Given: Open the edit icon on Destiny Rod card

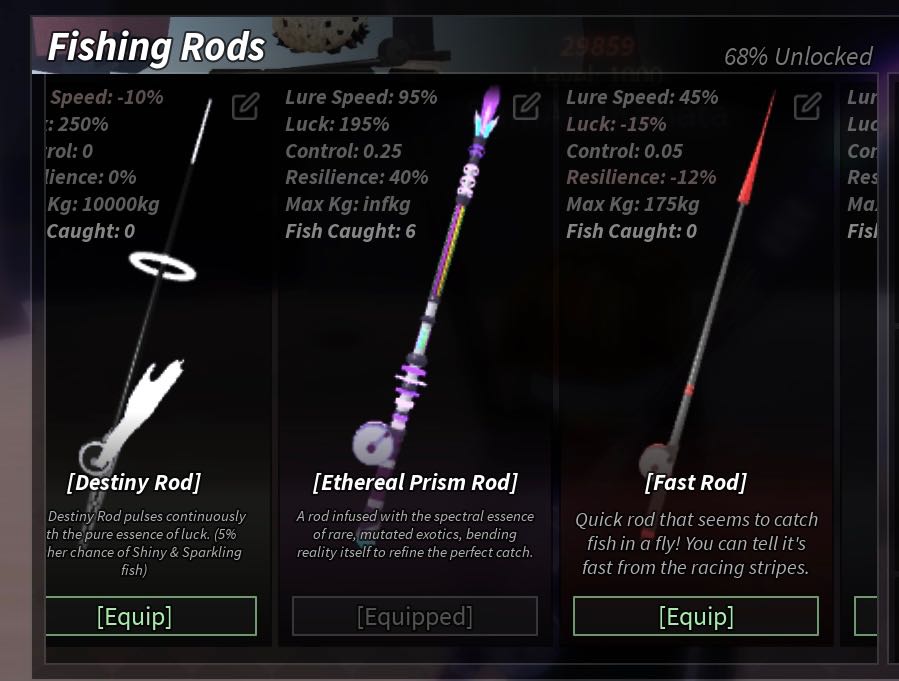Looking at the screenshot, I should click(x=245, y=106).
